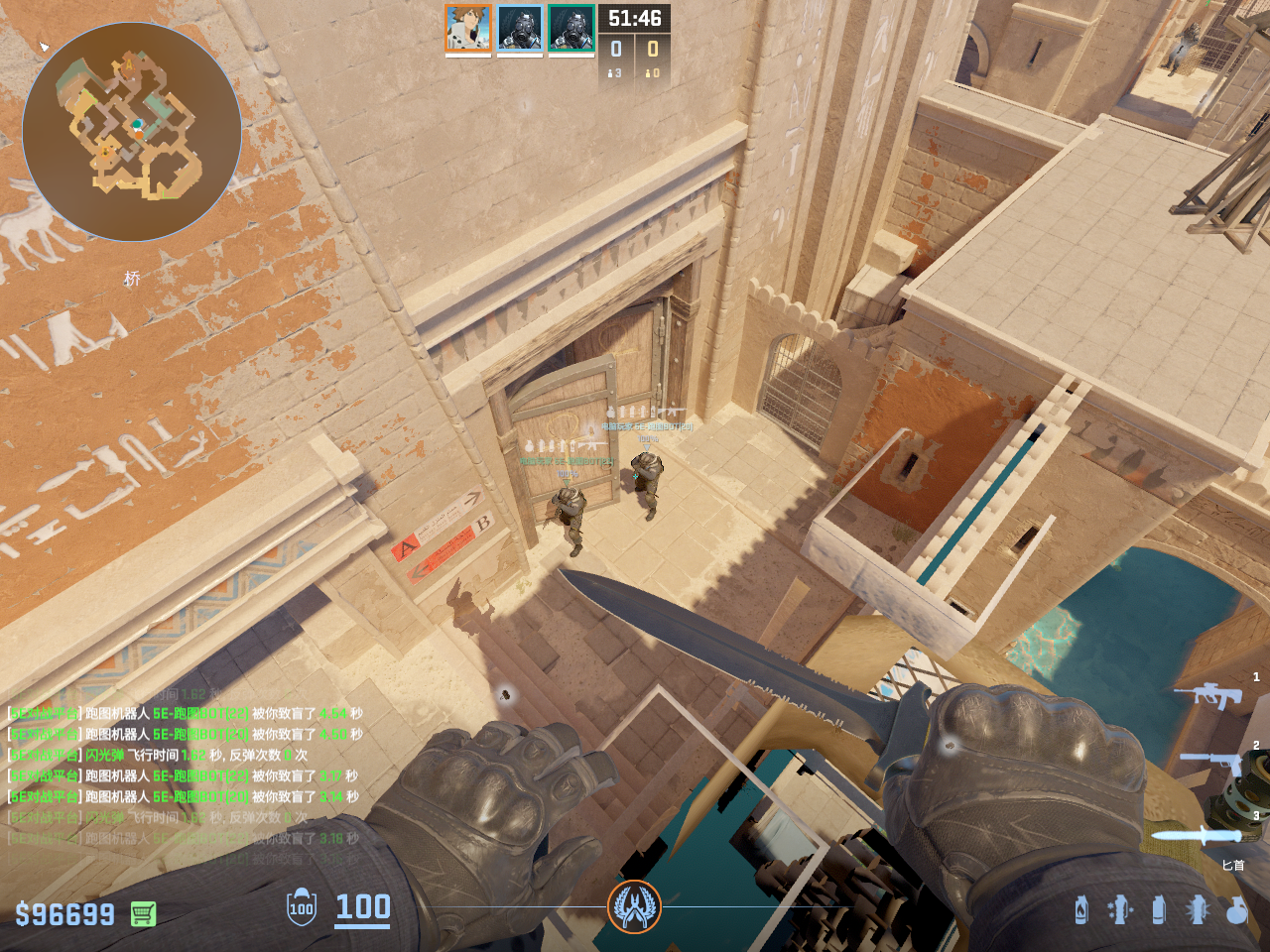This screenshot has height=952, width=1270.
Task: Pick the HE grenade icon
Action: point(1236,909)
